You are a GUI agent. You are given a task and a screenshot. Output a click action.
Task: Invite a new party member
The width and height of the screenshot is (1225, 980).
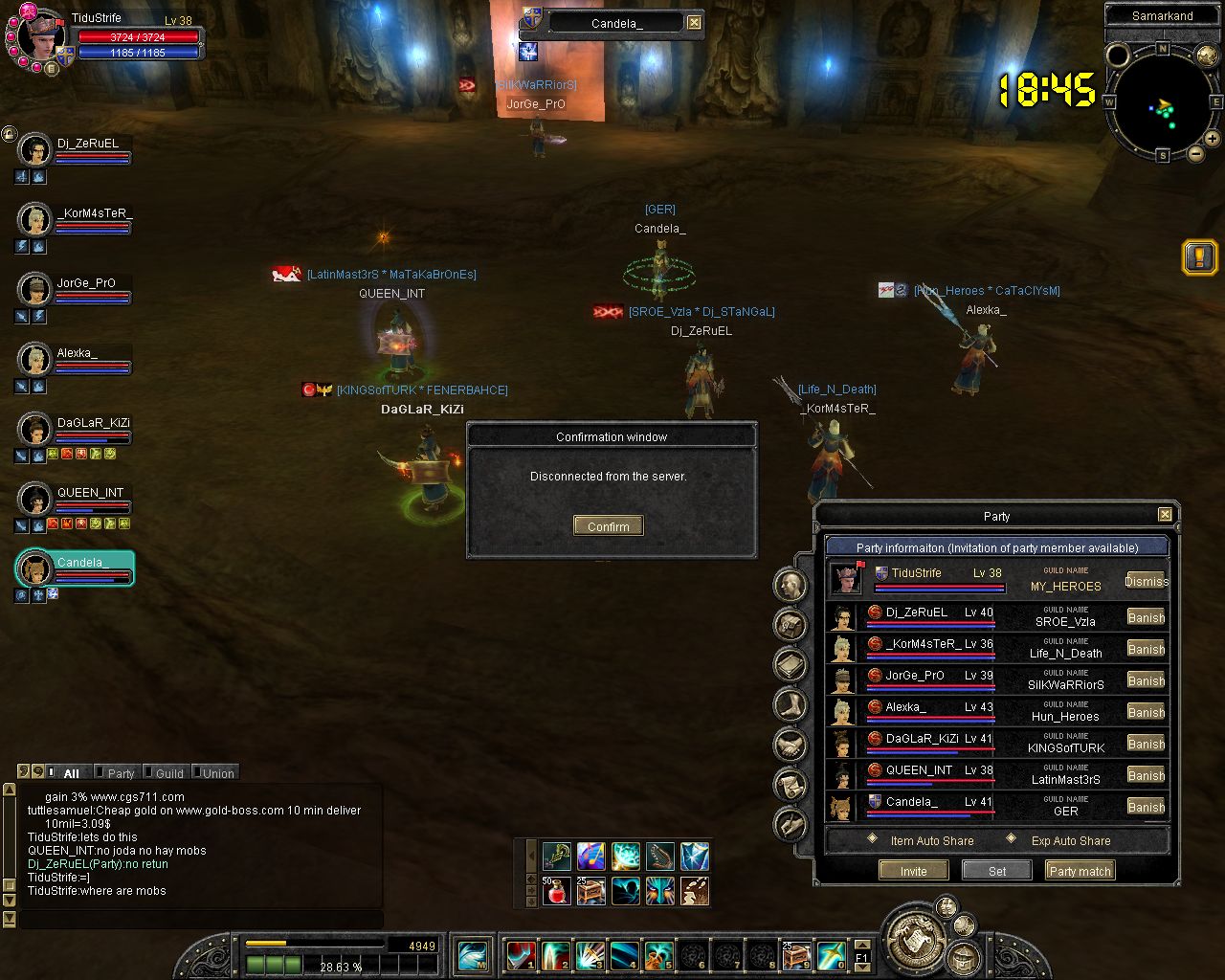(x=913, y=871)
